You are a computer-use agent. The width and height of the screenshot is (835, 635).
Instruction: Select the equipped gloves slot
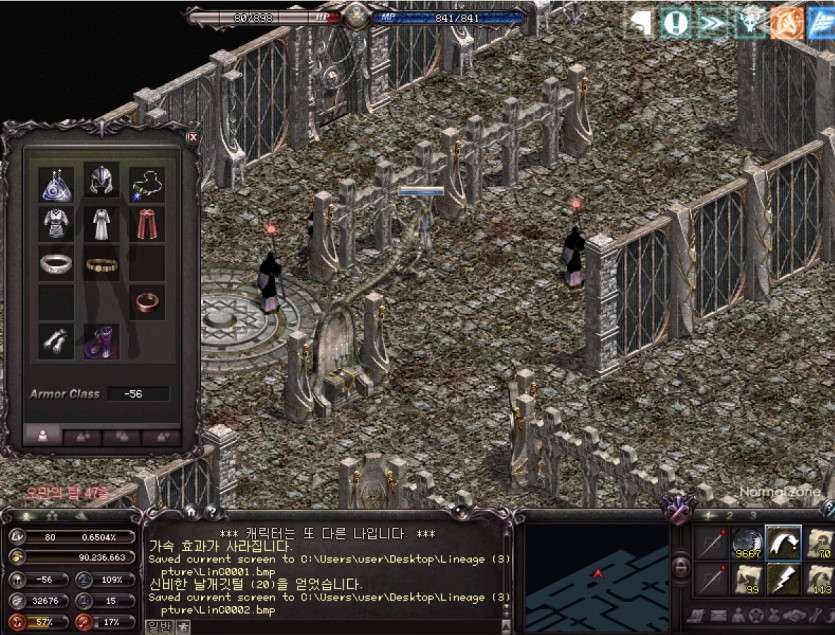pos(56,340)
